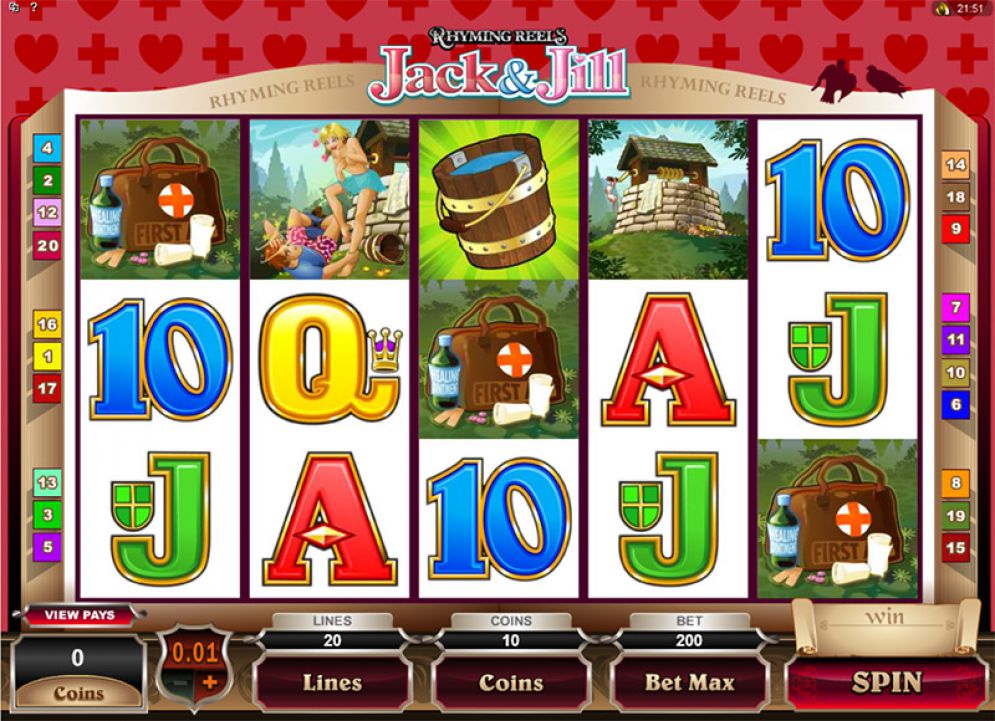Screen dimensions: 995x721
Task: Open the View Pays paytable
Action: pos(80,615)
